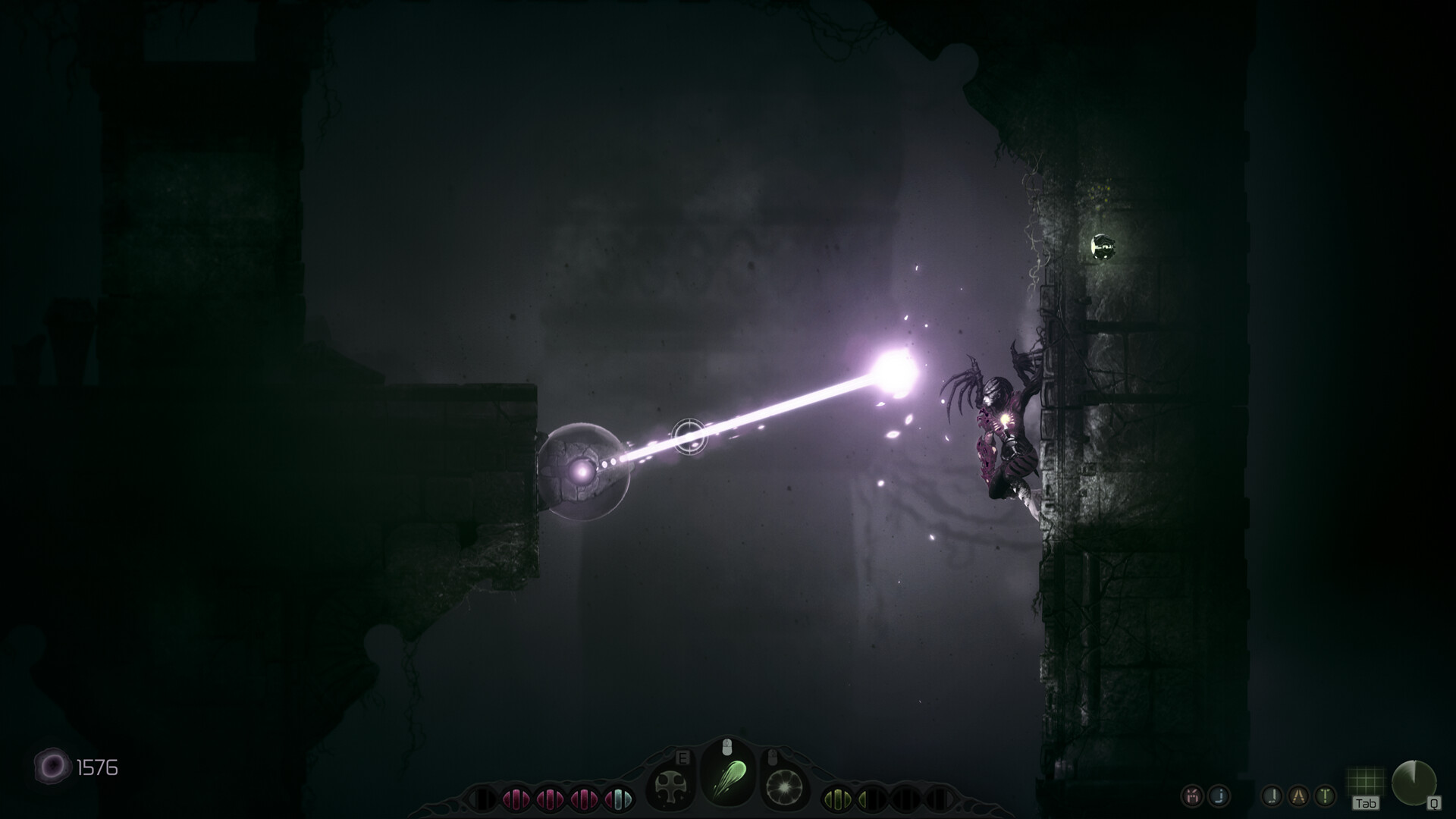The height and width of the screenshot is (819, 1456).
Task: Select the E-key turret ability icon
Action: point(670,783)
